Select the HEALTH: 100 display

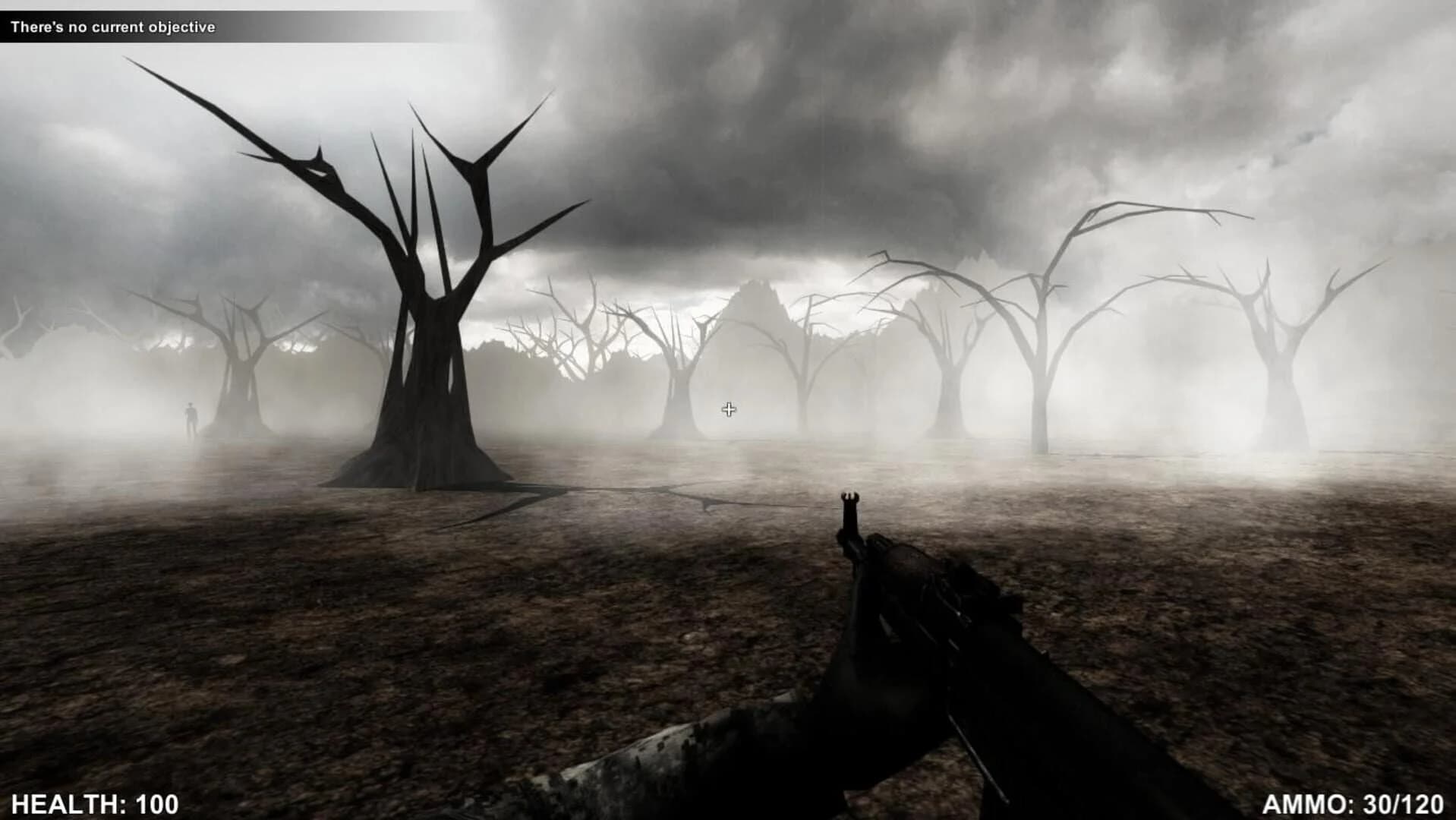[95, 801]
